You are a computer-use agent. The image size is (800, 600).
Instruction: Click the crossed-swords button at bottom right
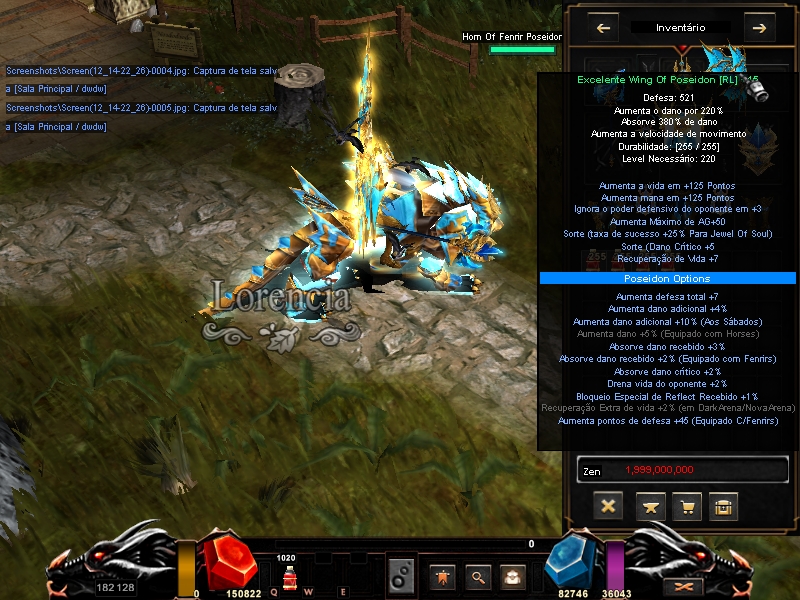pos(685,586)
